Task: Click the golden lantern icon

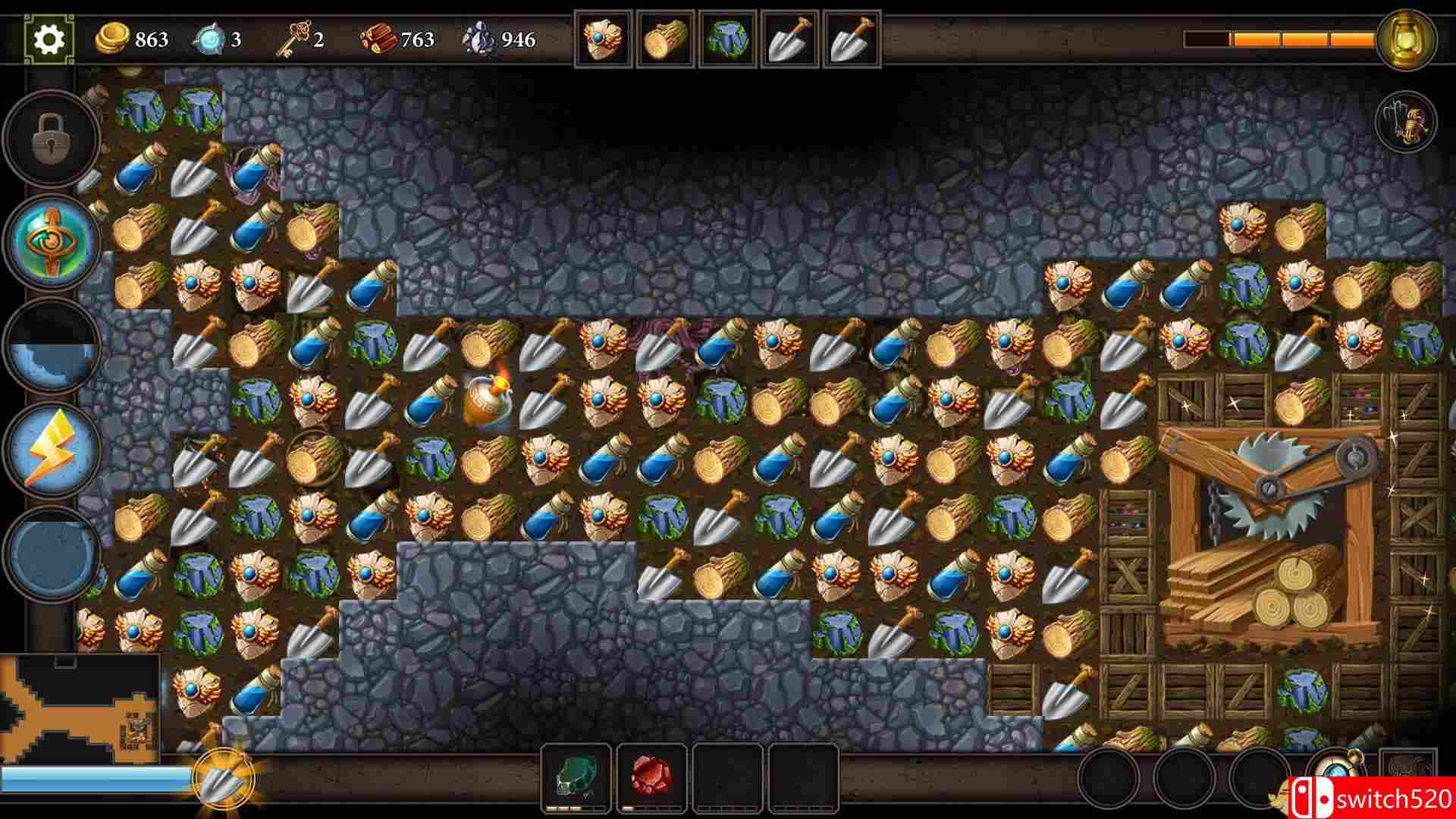Action: (x=1407, y=39)
